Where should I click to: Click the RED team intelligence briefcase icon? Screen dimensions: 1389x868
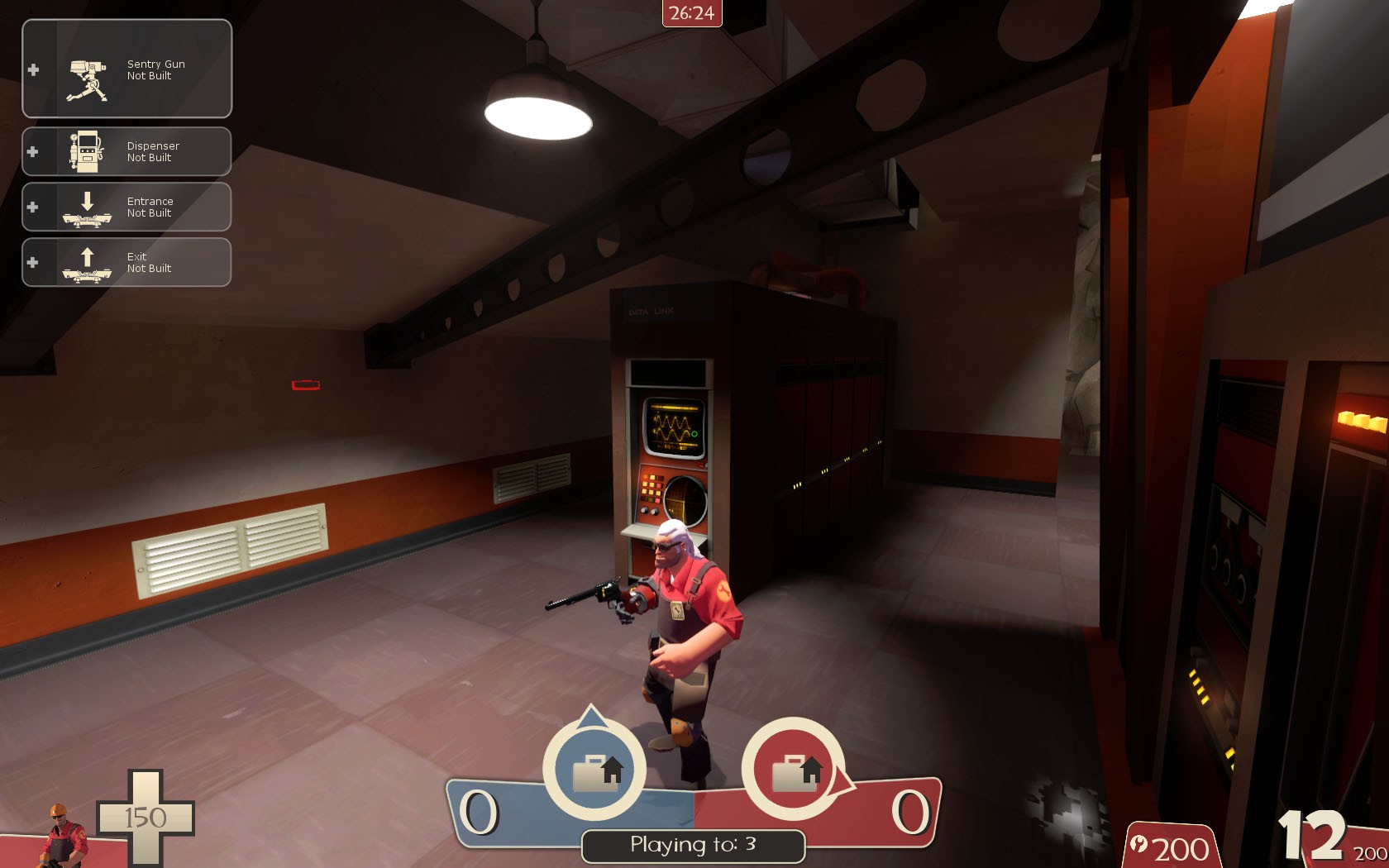tap(796, 770)
